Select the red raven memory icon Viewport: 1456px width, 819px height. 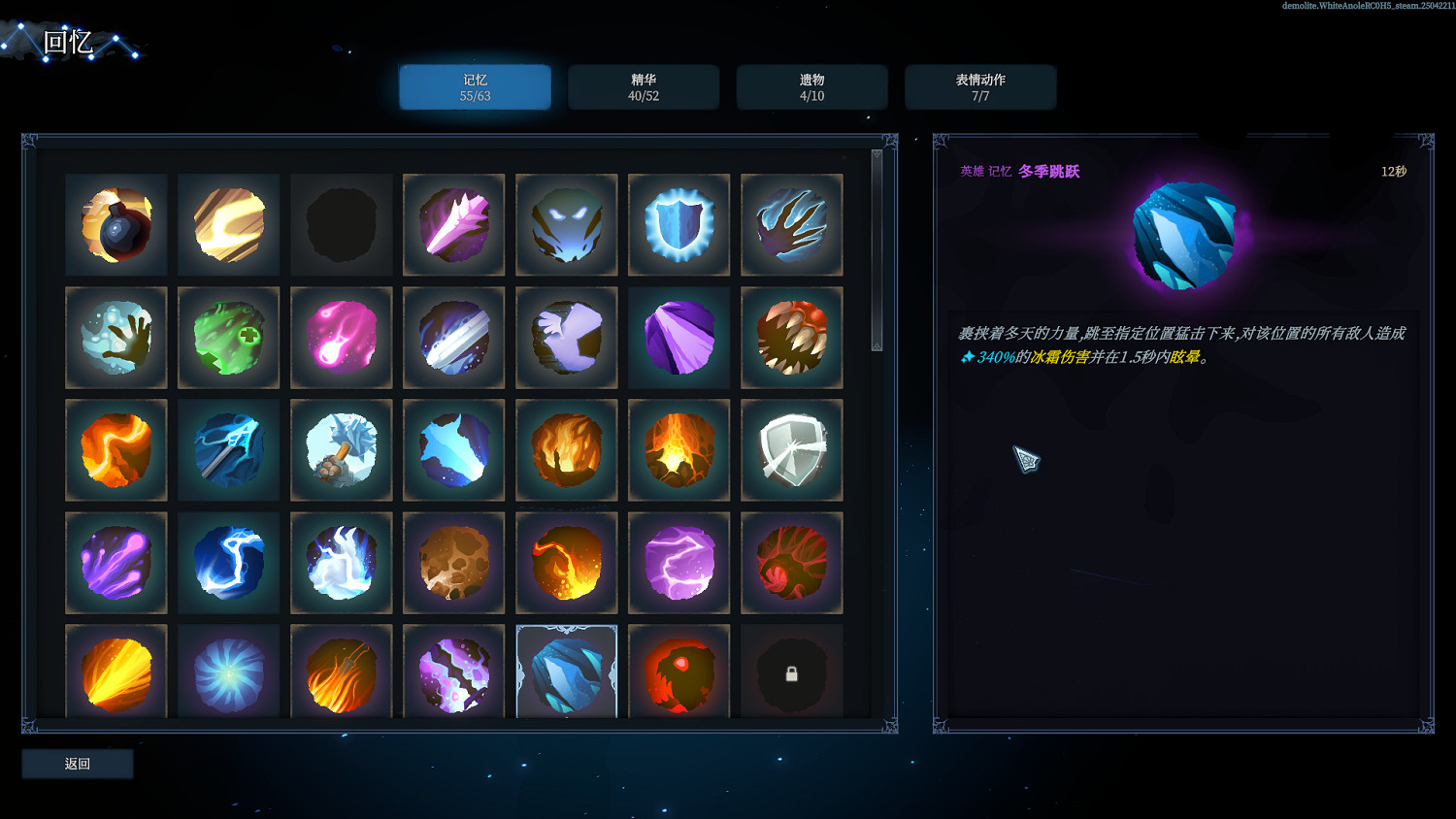pyautogui.click(x=678, y=671)
